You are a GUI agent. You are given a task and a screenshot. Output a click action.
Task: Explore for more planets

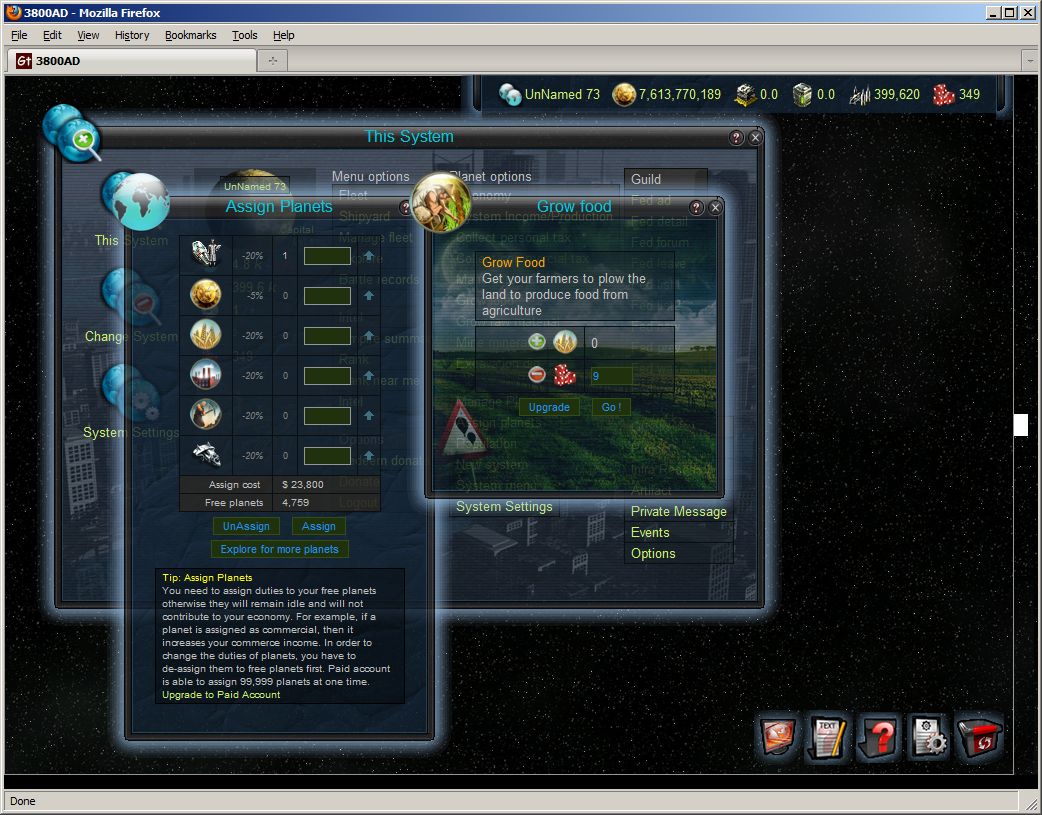pyautogui.click(x=280, y=549)
